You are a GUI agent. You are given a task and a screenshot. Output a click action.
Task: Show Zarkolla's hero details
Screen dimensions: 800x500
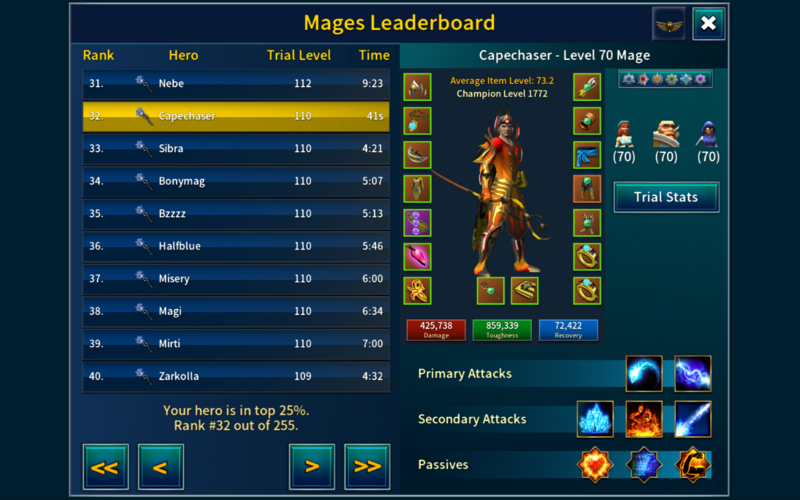click(236, 377)
